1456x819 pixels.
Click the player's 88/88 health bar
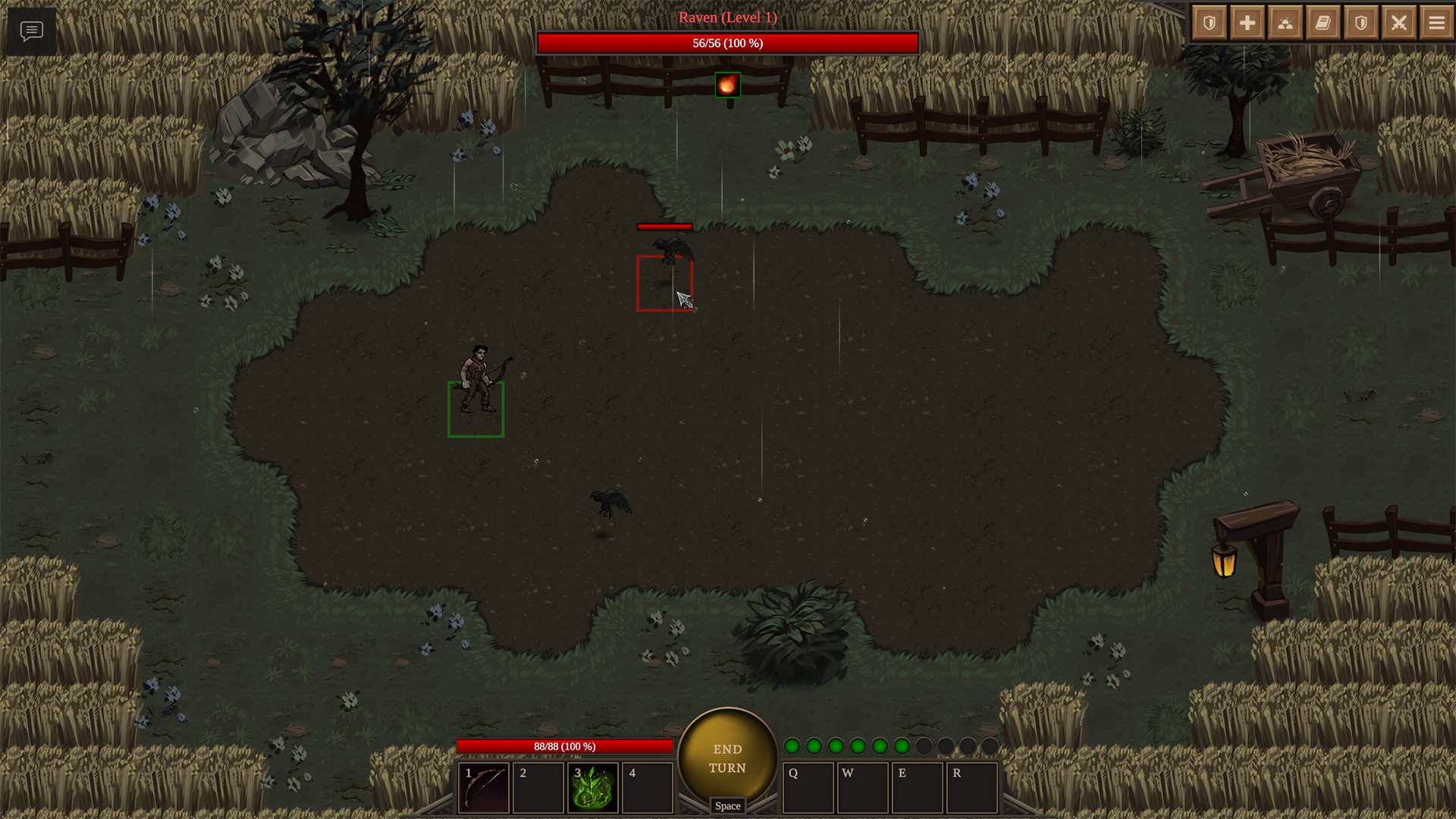(x=565, y=747)
